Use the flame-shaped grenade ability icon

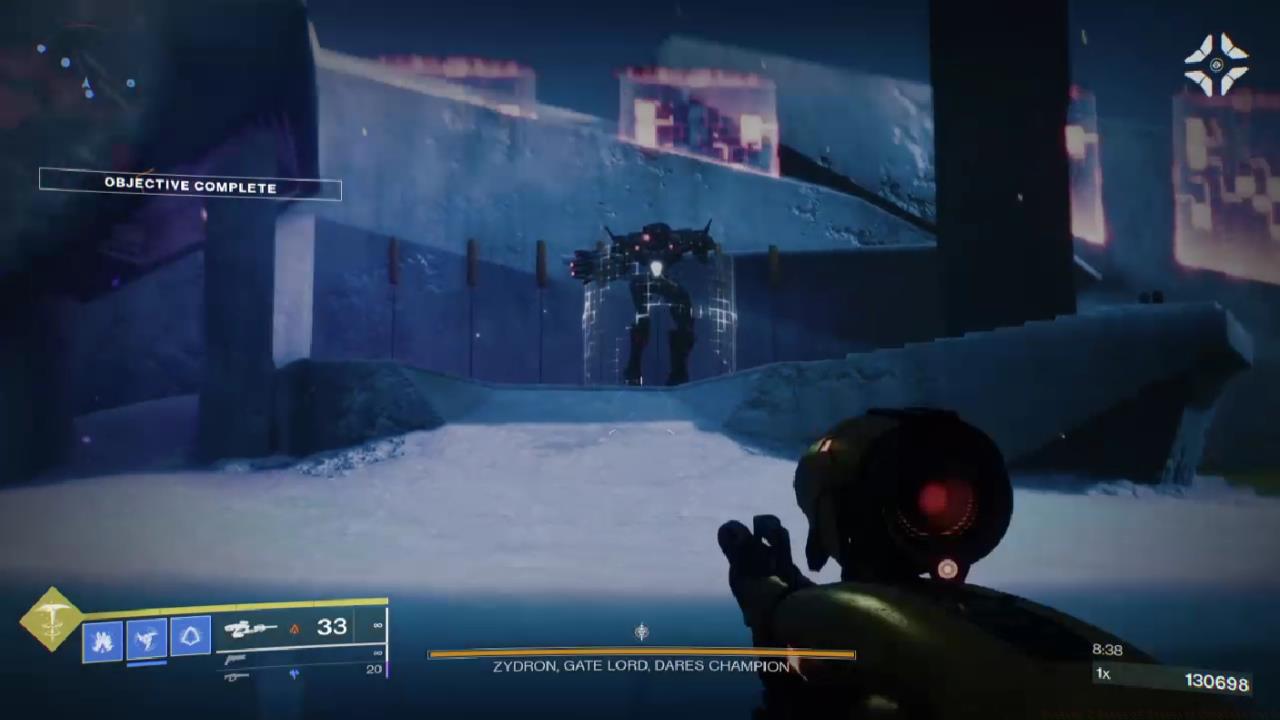[x=102, y=641]
